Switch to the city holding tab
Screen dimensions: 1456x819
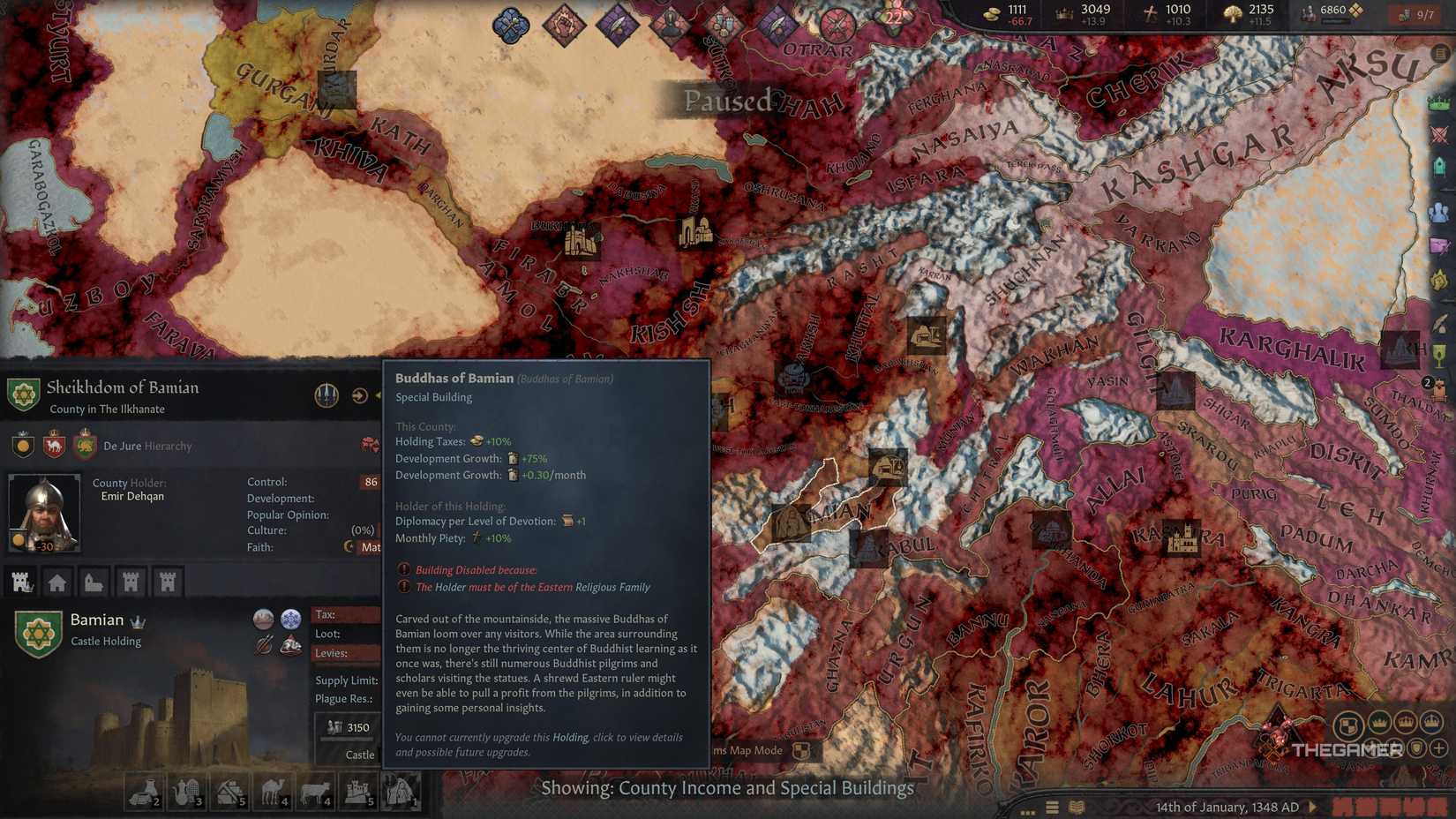[x=56, y=582]
